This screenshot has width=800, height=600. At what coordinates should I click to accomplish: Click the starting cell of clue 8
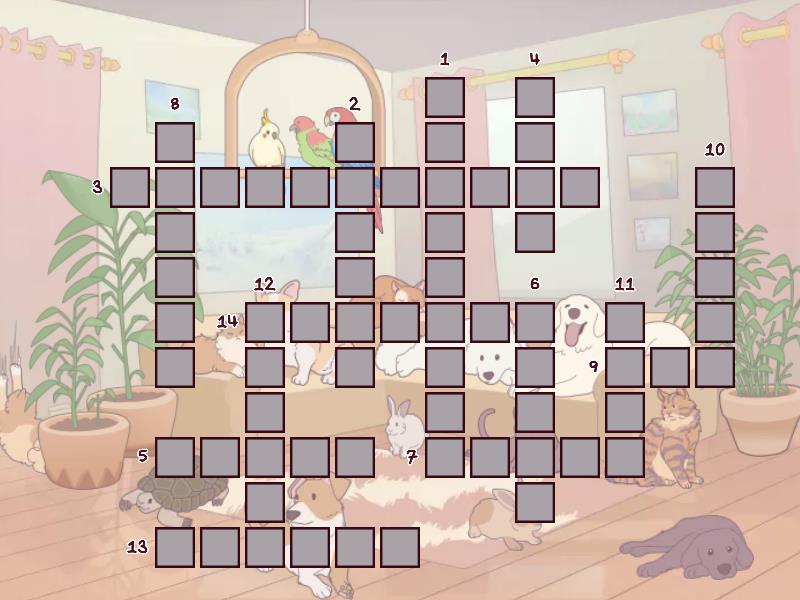coord(175,142)
